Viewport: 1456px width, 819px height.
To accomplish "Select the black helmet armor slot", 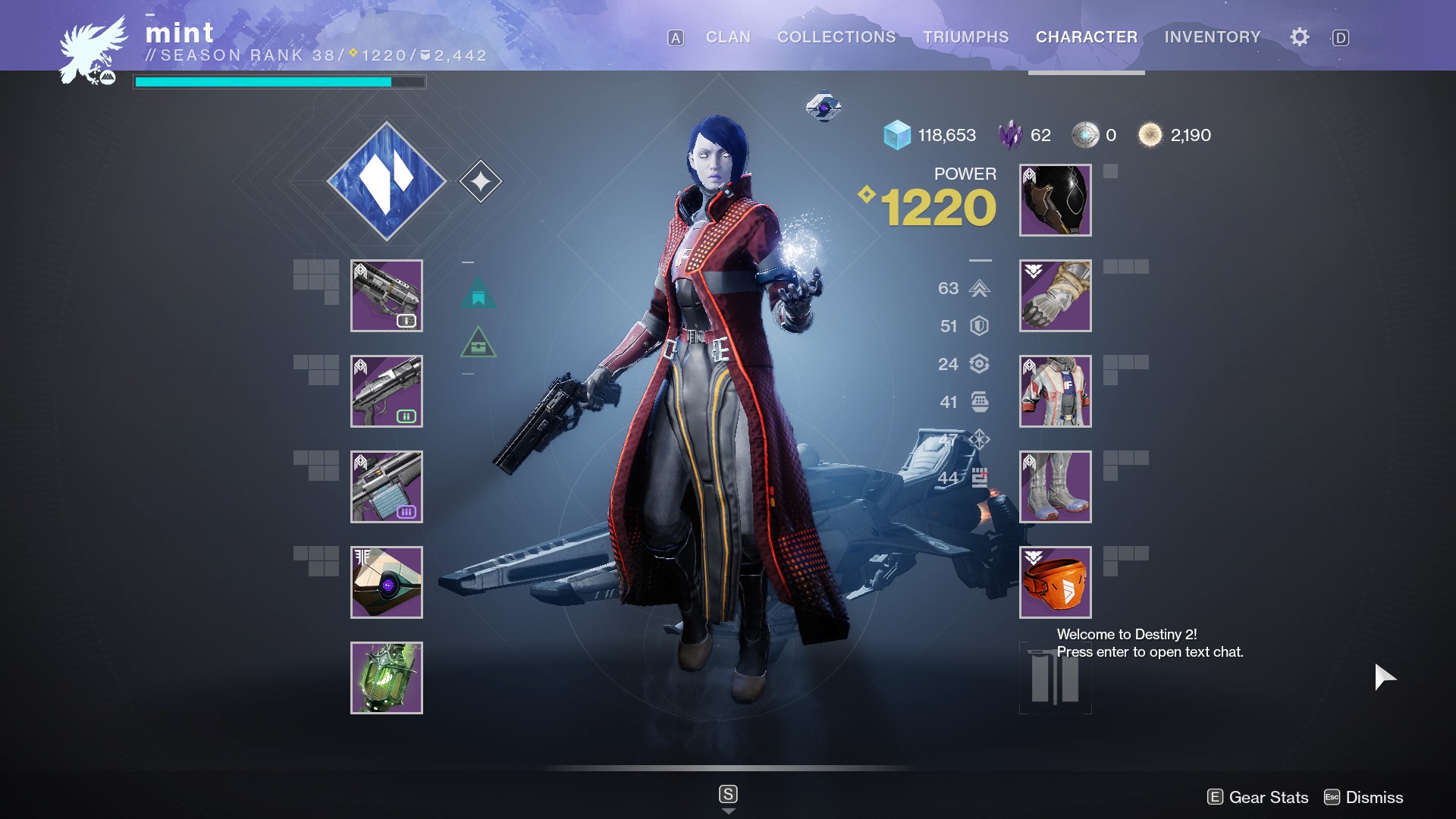I will click(x=1055, y=200).
